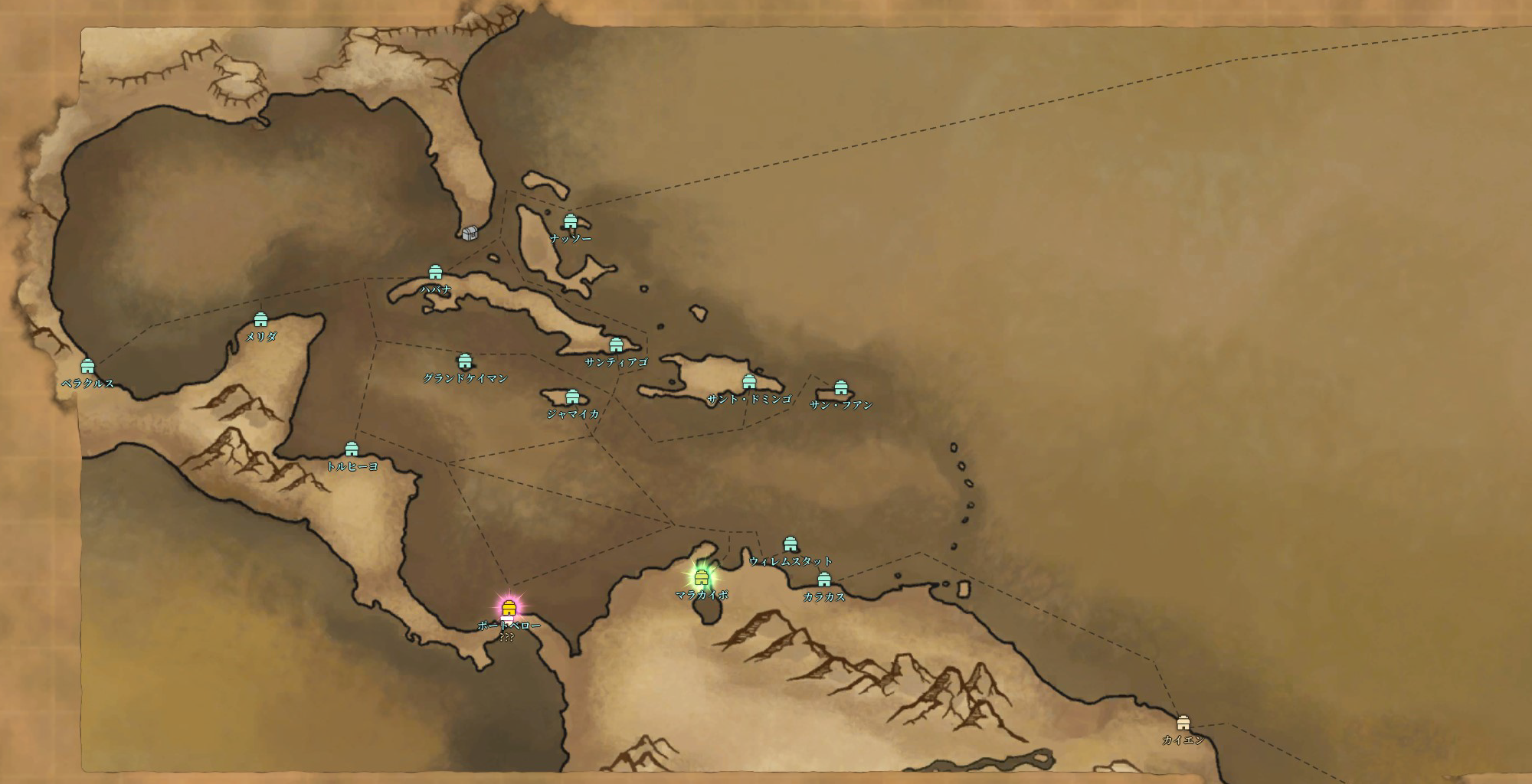
Task: Choose the トルヒーヨ port marker
Action: (352, 449)
